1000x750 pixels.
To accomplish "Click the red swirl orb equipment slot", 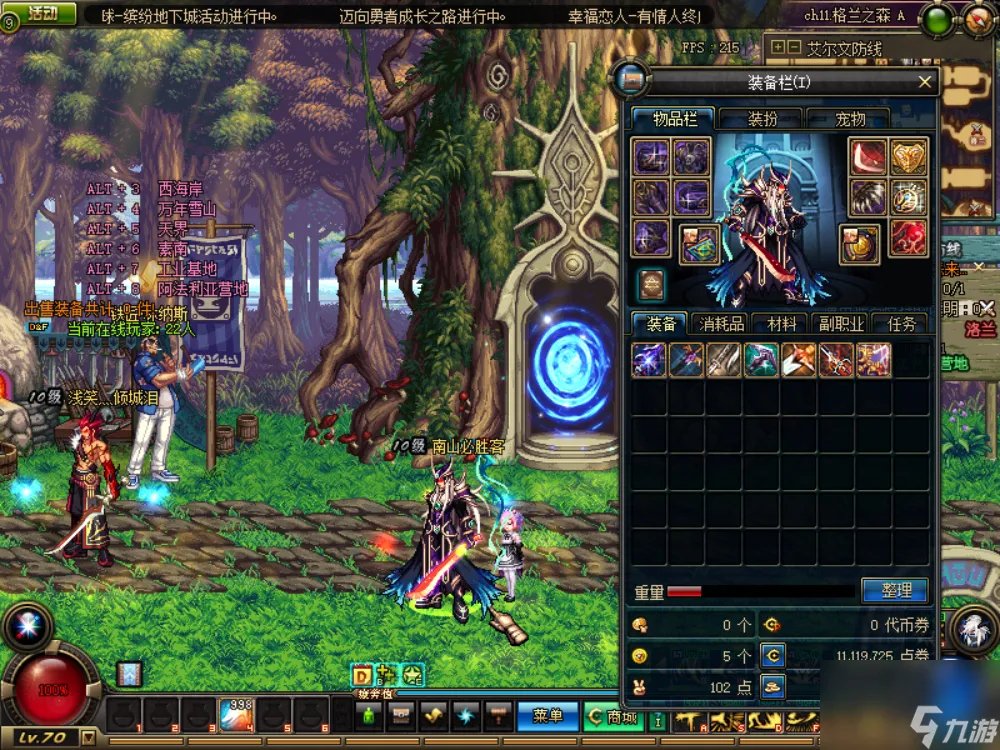I will pos(908,237).
